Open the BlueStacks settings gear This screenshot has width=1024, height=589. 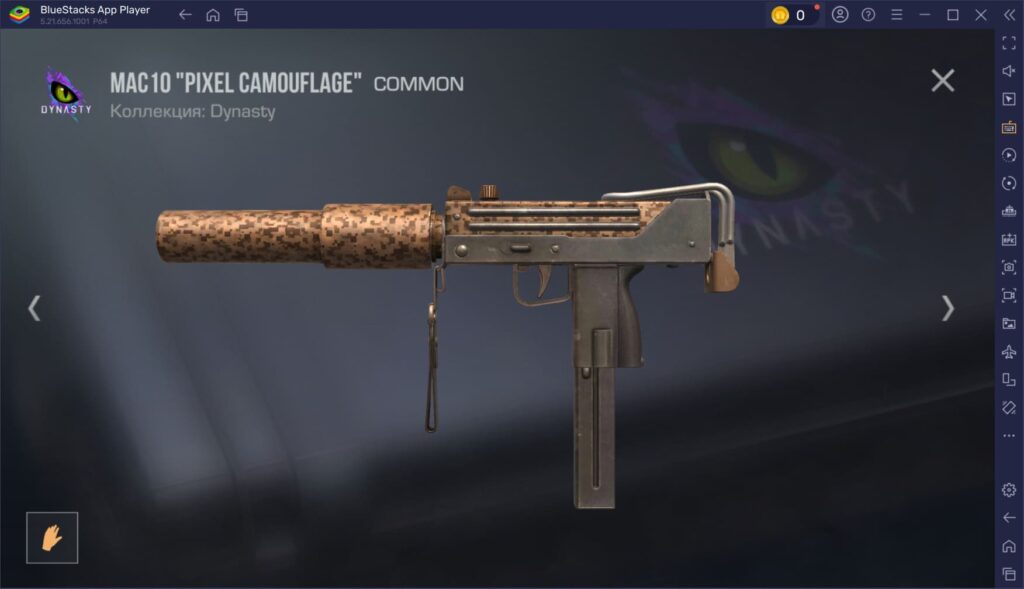[x=1008, y=489]
